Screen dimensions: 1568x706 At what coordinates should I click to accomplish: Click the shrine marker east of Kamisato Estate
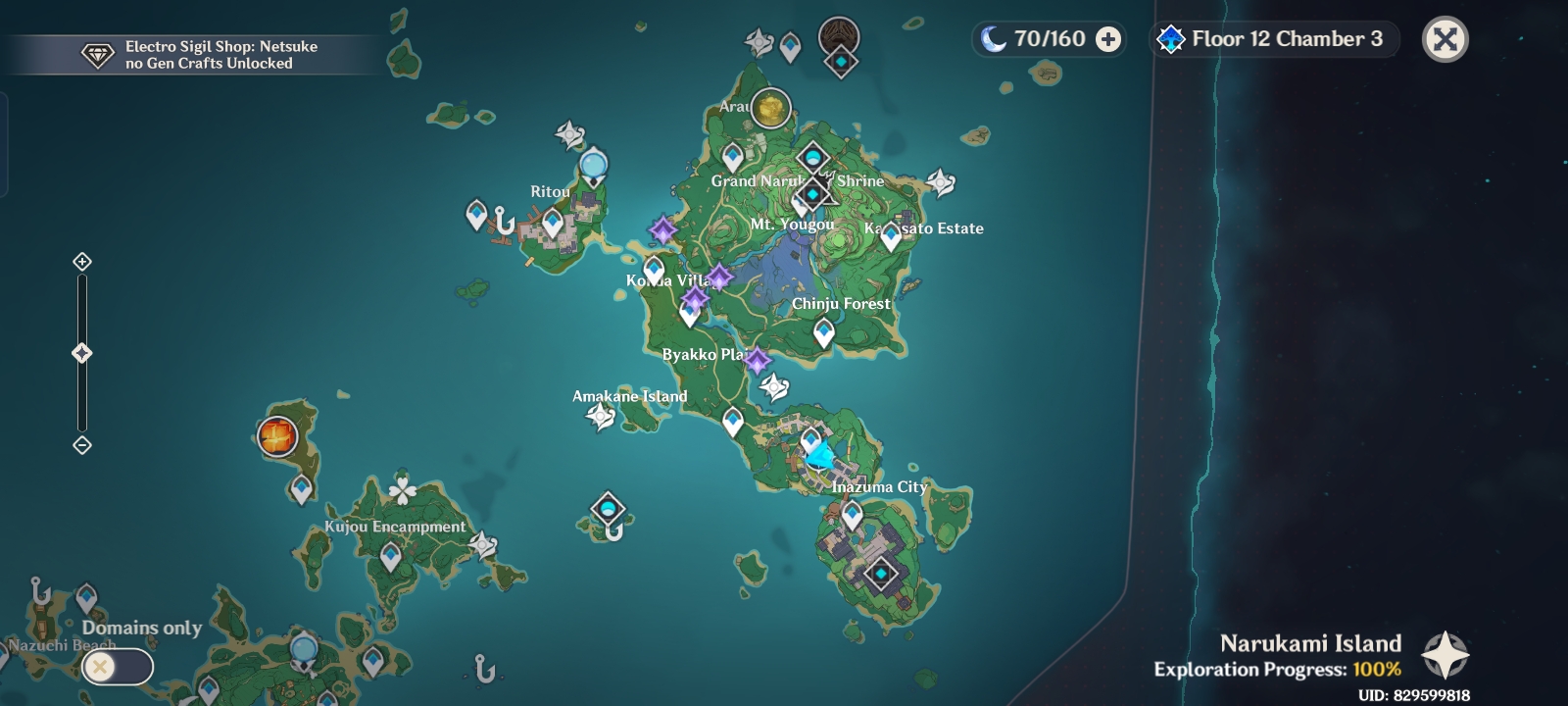(x=939, y=182)
